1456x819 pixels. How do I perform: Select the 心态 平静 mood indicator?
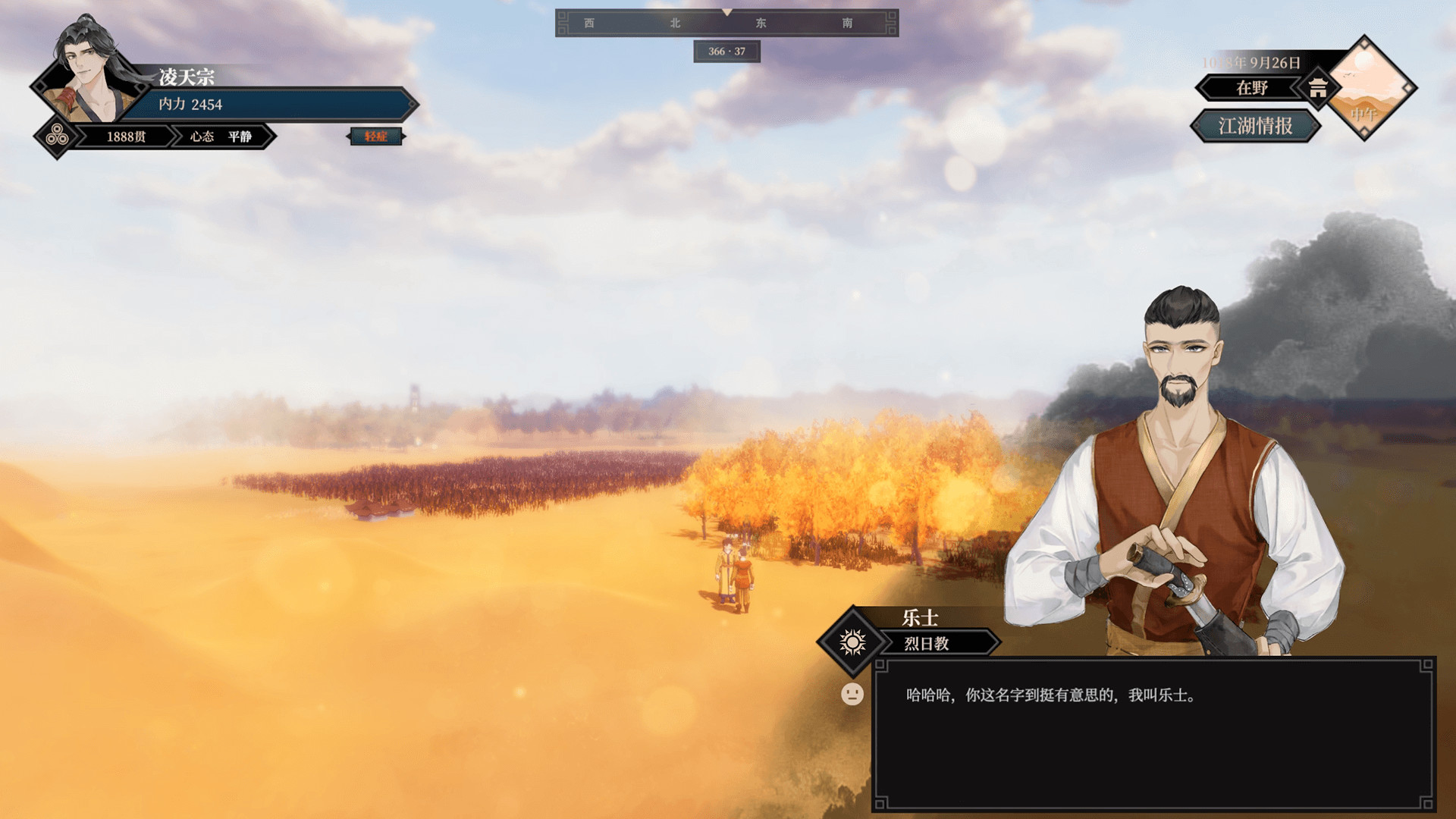coord(221,136)
